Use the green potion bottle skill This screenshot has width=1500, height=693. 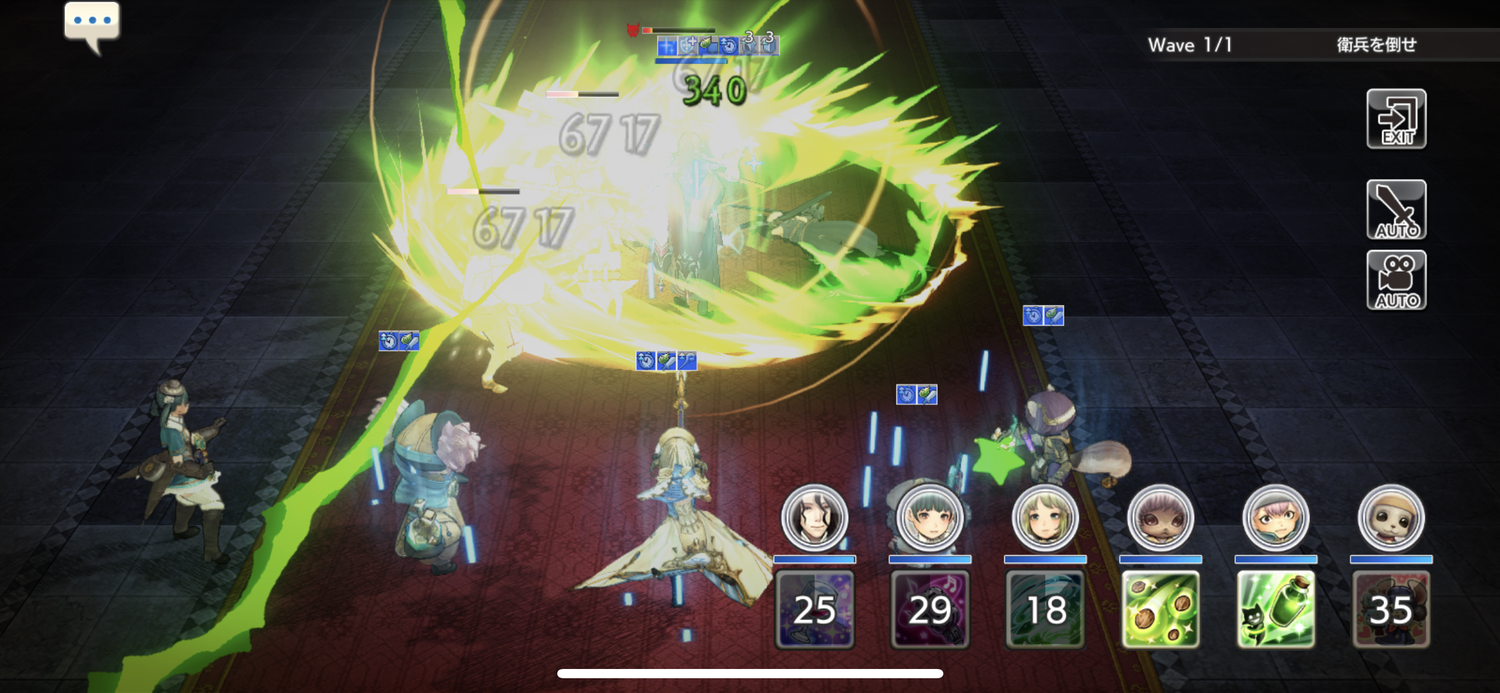coord(1276,608)
